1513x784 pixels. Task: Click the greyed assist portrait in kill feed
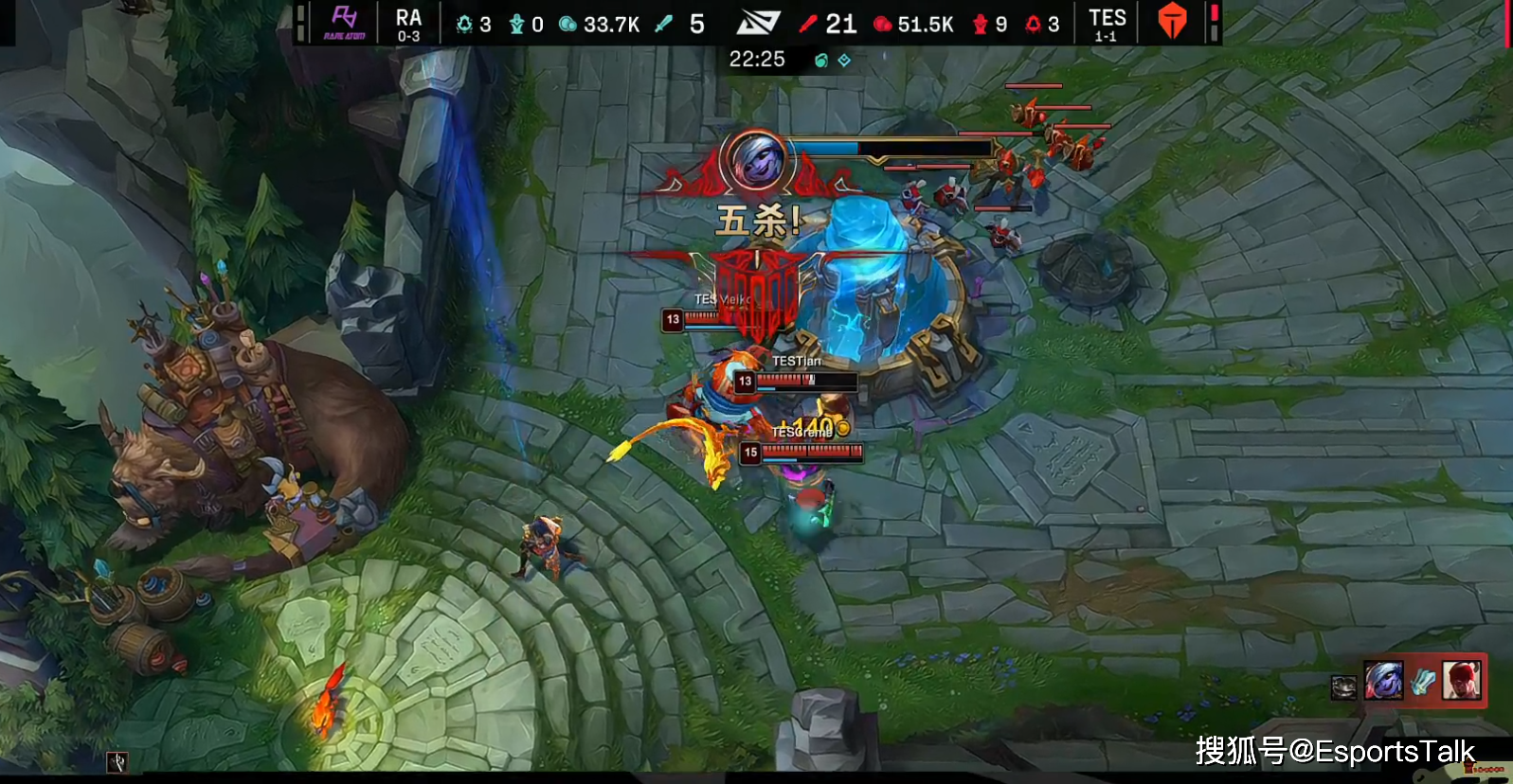click(x=1343, y=686)
